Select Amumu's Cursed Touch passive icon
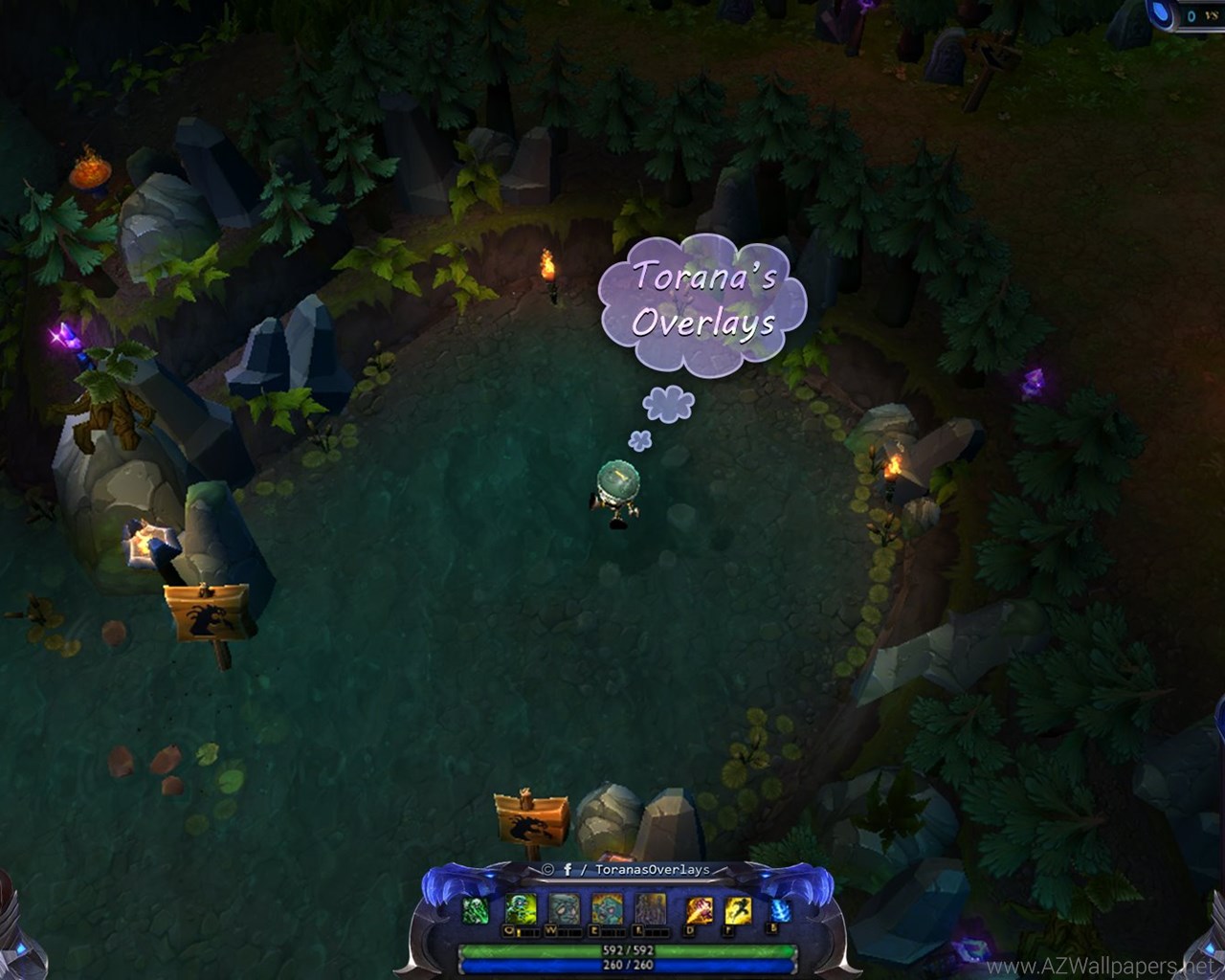 476,910
